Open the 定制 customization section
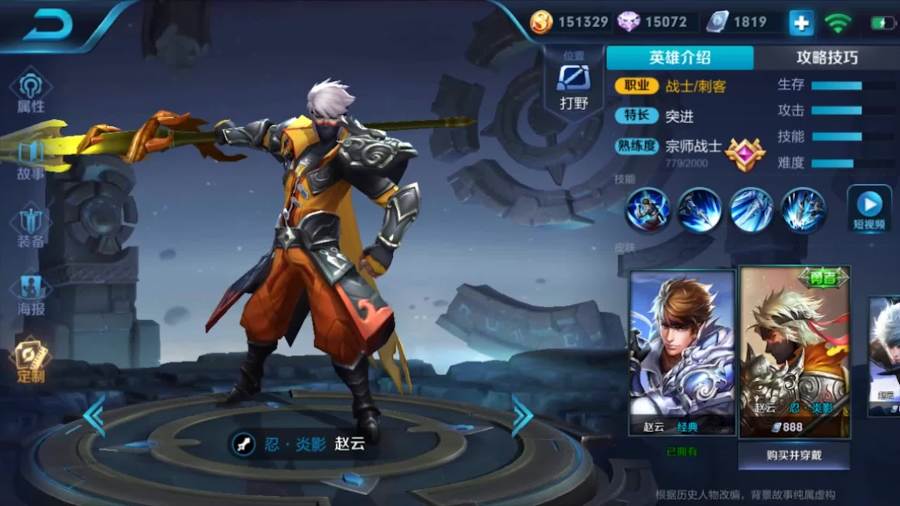 [30, 362]
